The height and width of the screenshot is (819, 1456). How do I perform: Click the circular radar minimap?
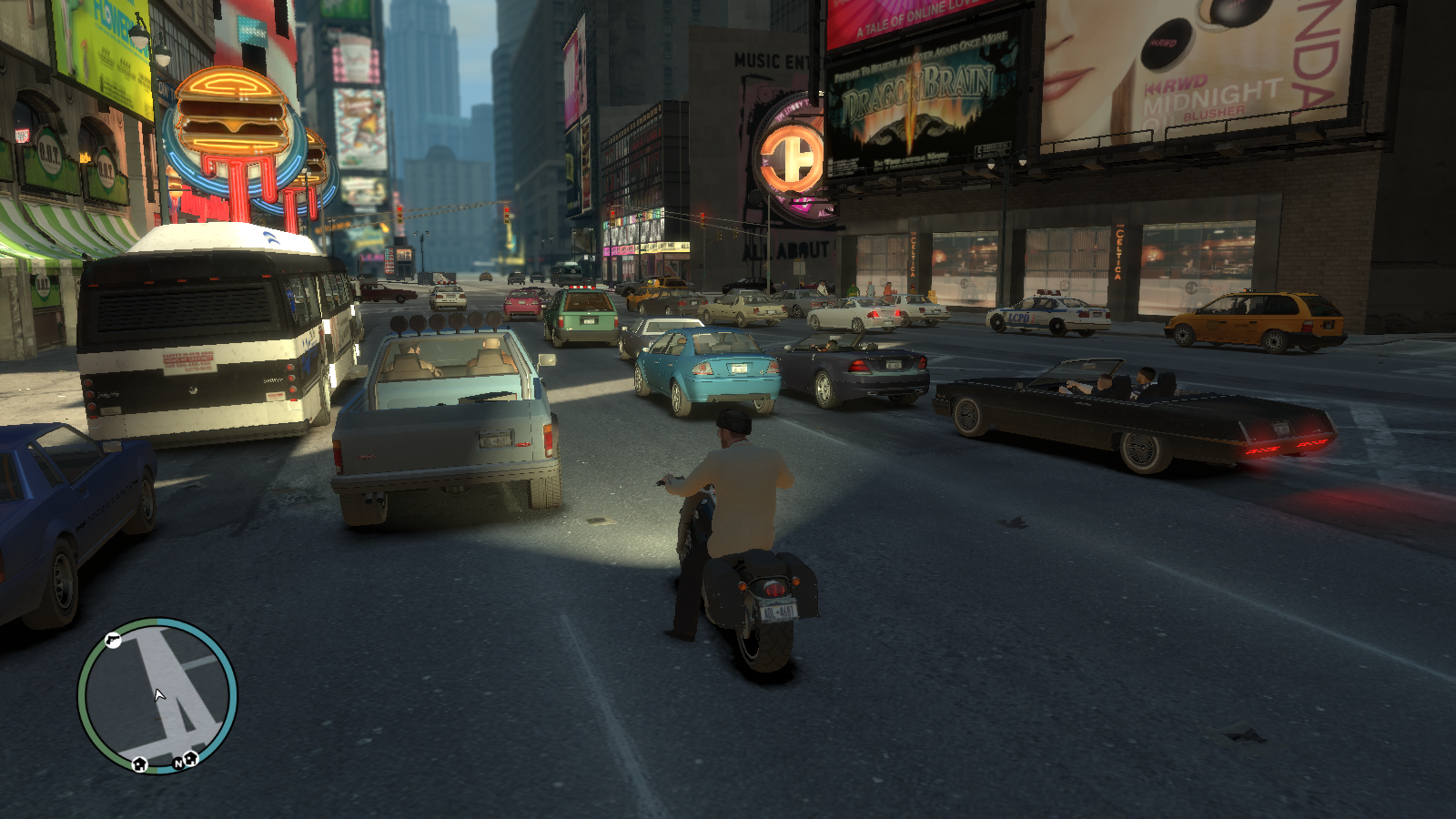pyautogui.click(x=157, y=696)
